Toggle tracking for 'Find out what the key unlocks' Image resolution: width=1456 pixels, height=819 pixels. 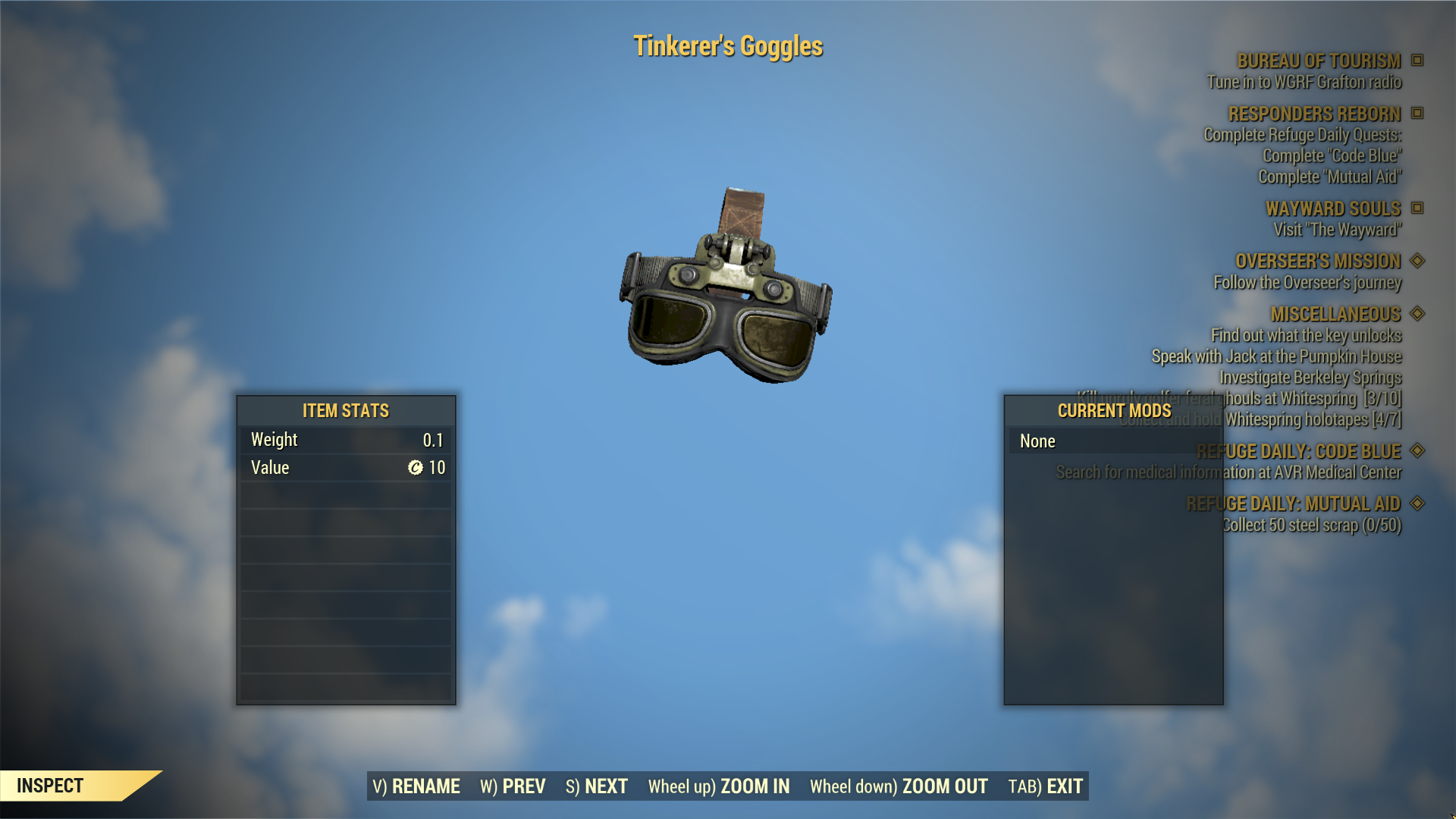pyautogui.click(x=1308, y=334)
